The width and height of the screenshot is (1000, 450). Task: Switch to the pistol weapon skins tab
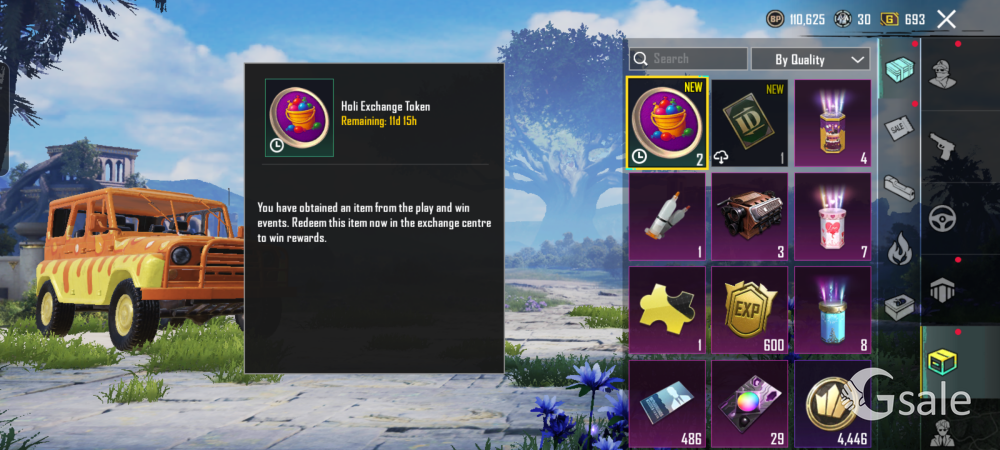click(x=944, y=148)
